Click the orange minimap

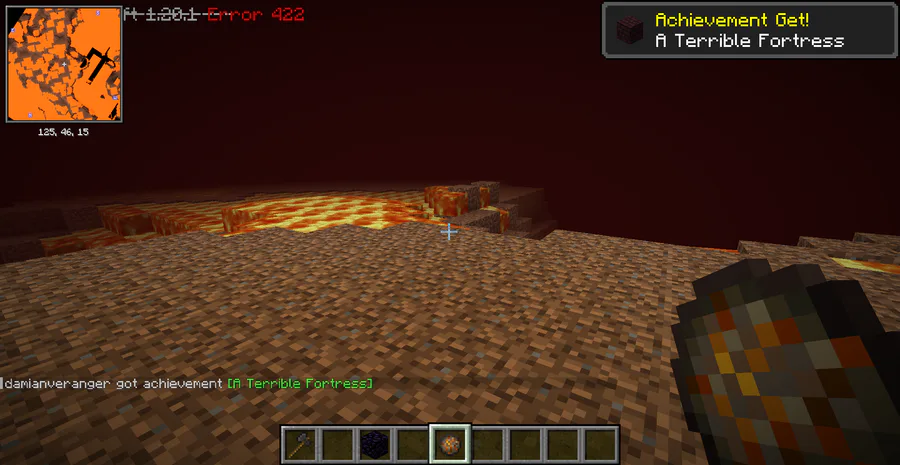point(64,64)
